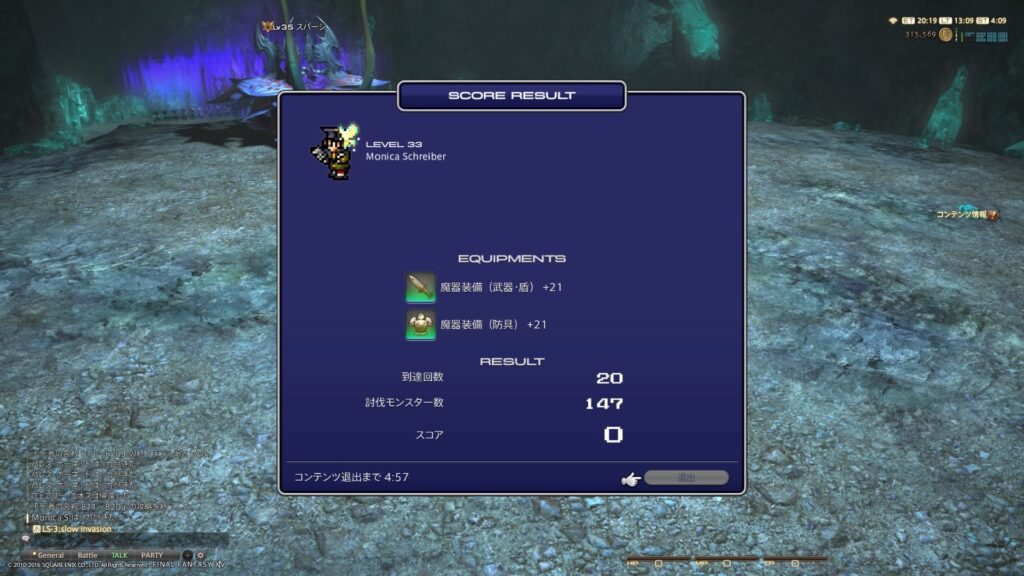Viewport: 1024px width, 576px height.
Task: Add a new chat tab with plus button
Action: pyautogui.click(x=187, y=555)
